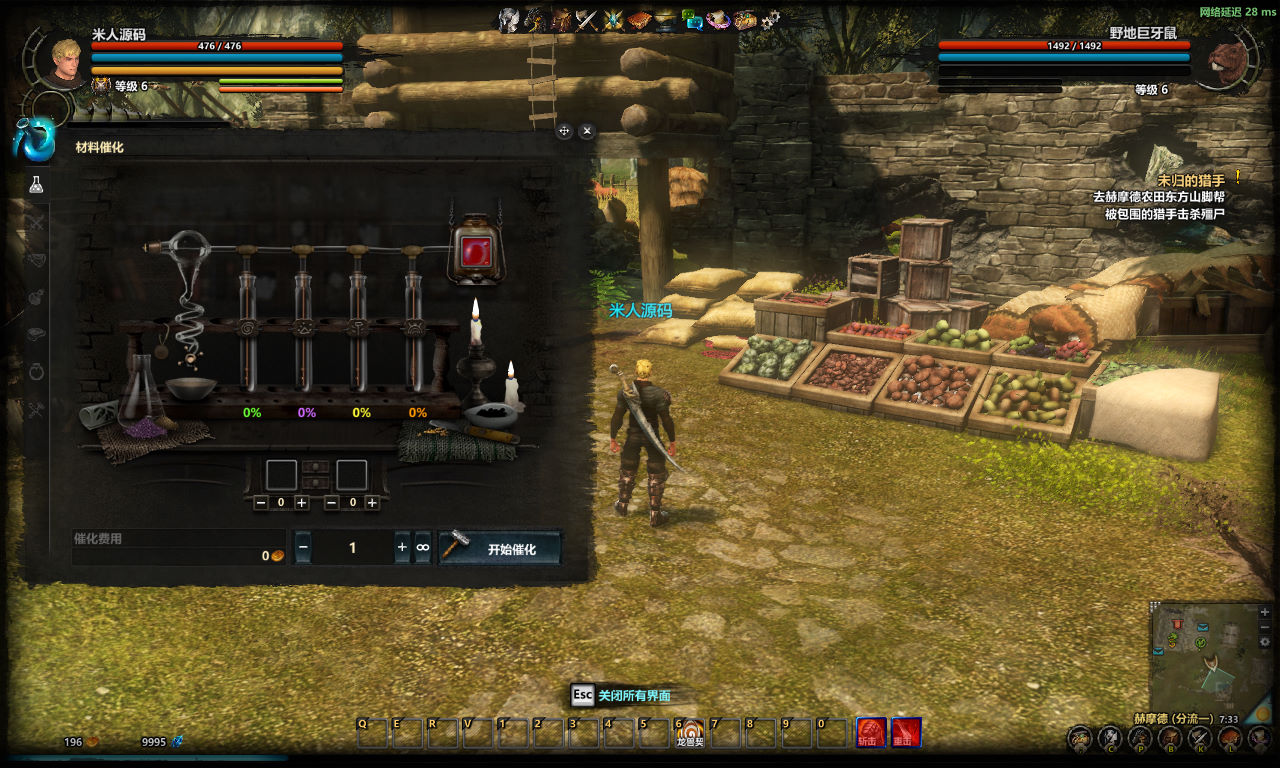Start catalysis with the 开始催化 button
The image size is (1280, 768).
500,548
